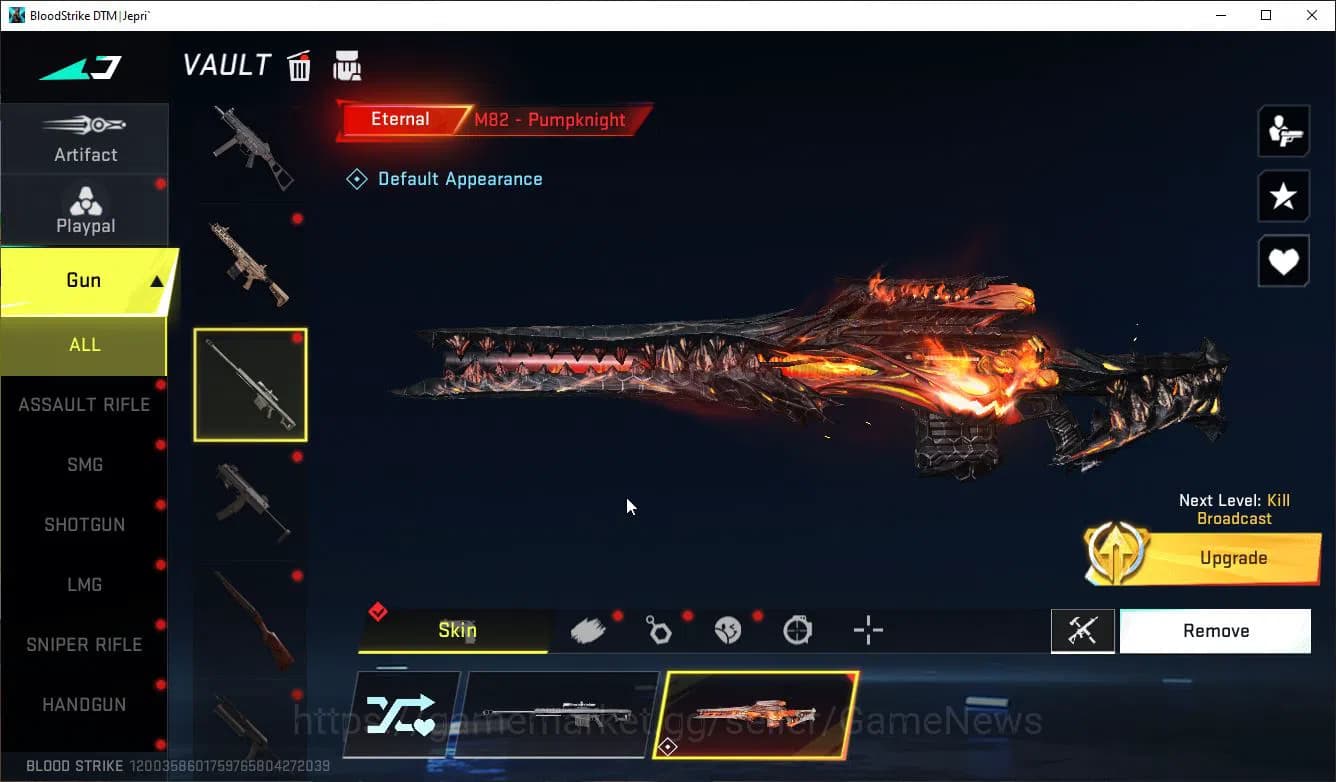Image resolution: width=1336 pixels, height=782 pixels.
Task: Open the vault trash delete icon
Action: point(299,65)
